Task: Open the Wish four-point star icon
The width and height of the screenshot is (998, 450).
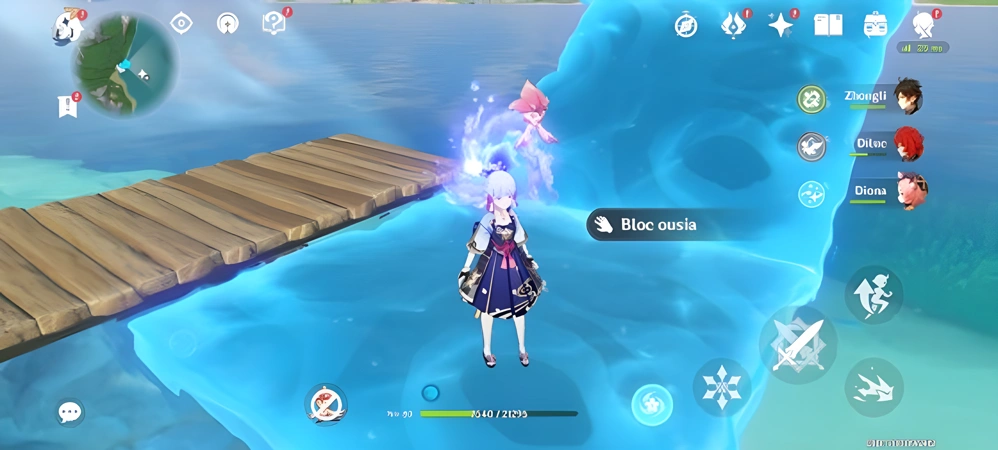Action: [x=780, y=25]
